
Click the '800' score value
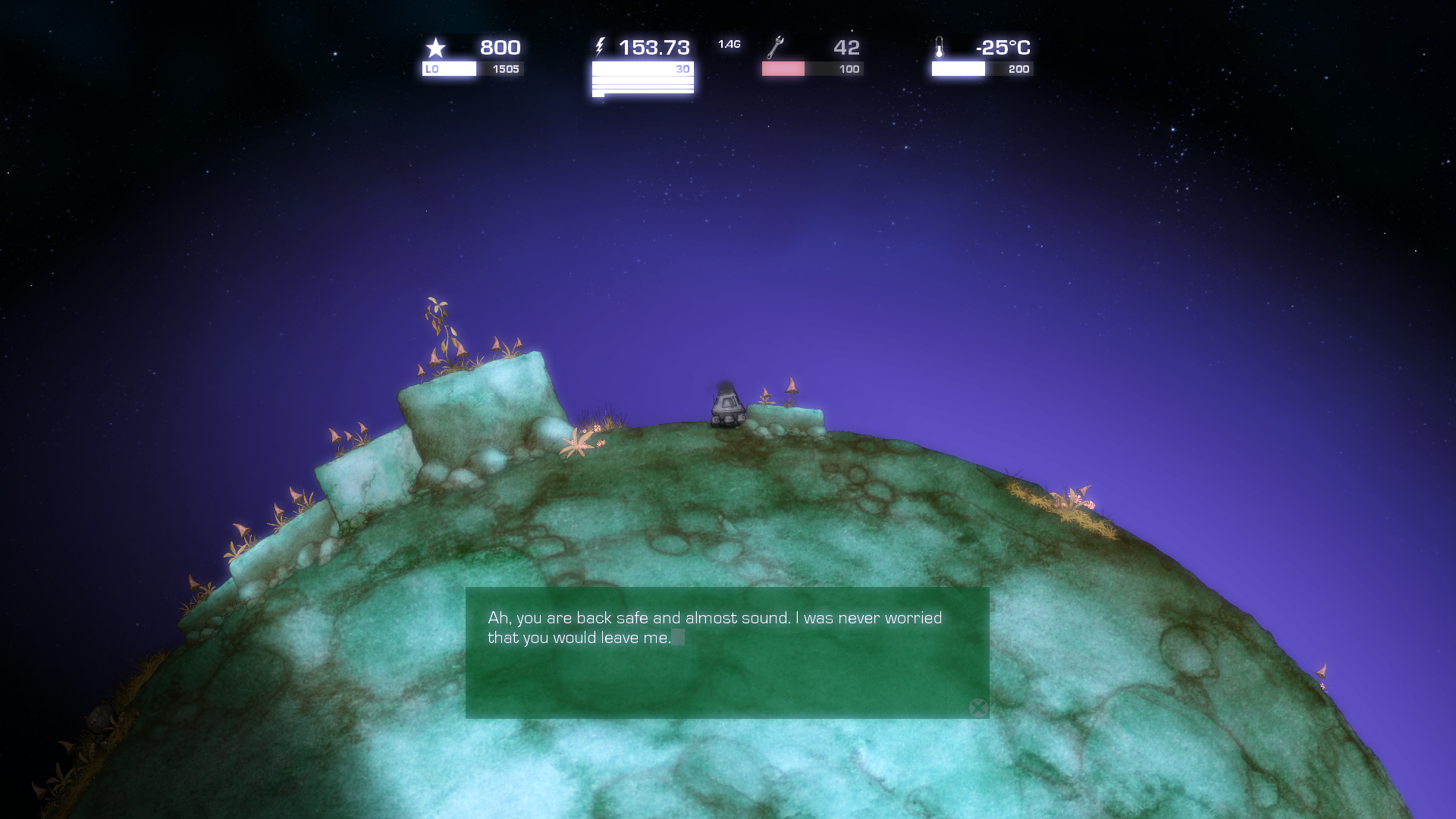[x=500, y=47]
